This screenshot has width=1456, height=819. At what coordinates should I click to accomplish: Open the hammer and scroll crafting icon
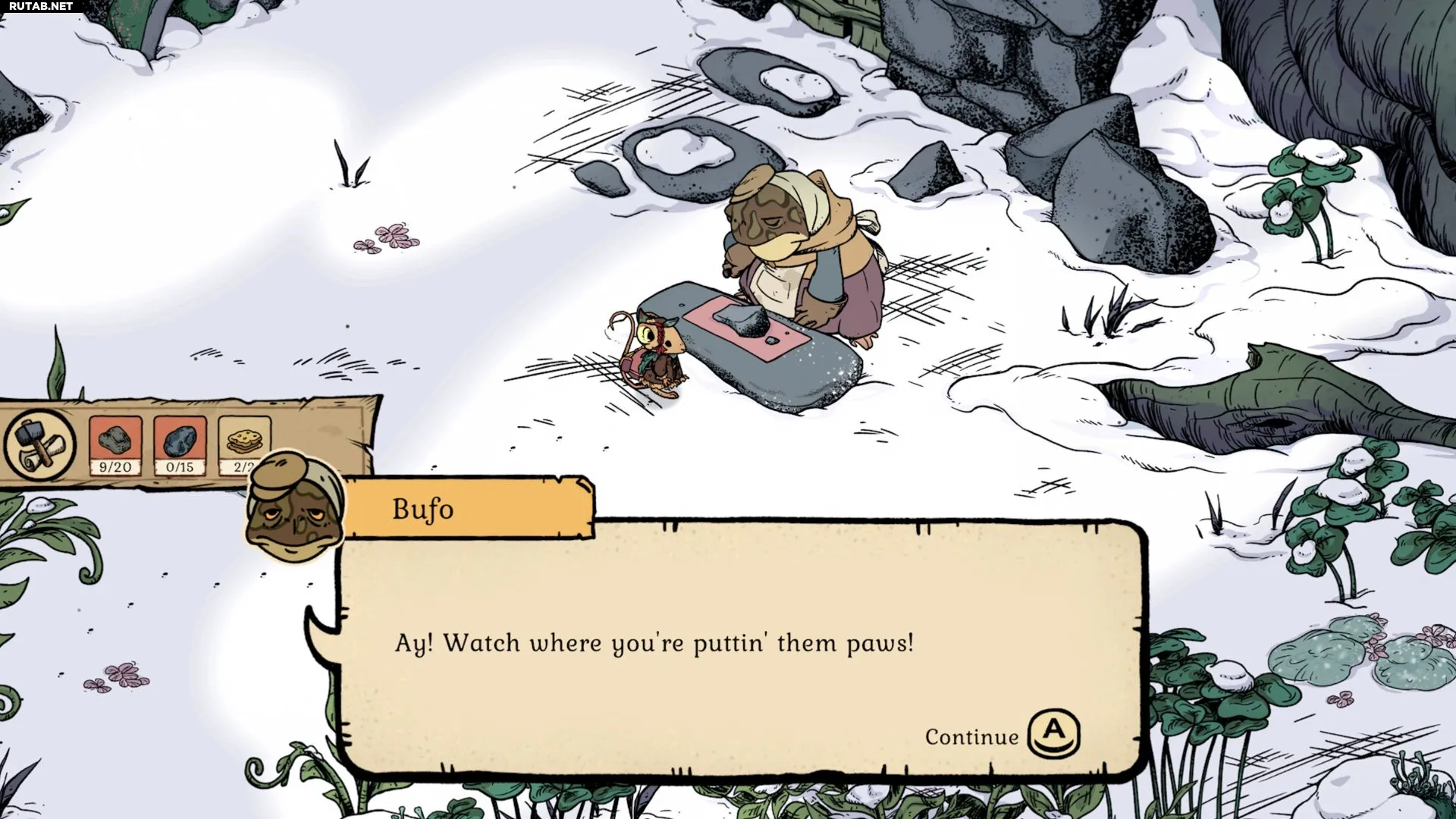[x=39, y=444]
